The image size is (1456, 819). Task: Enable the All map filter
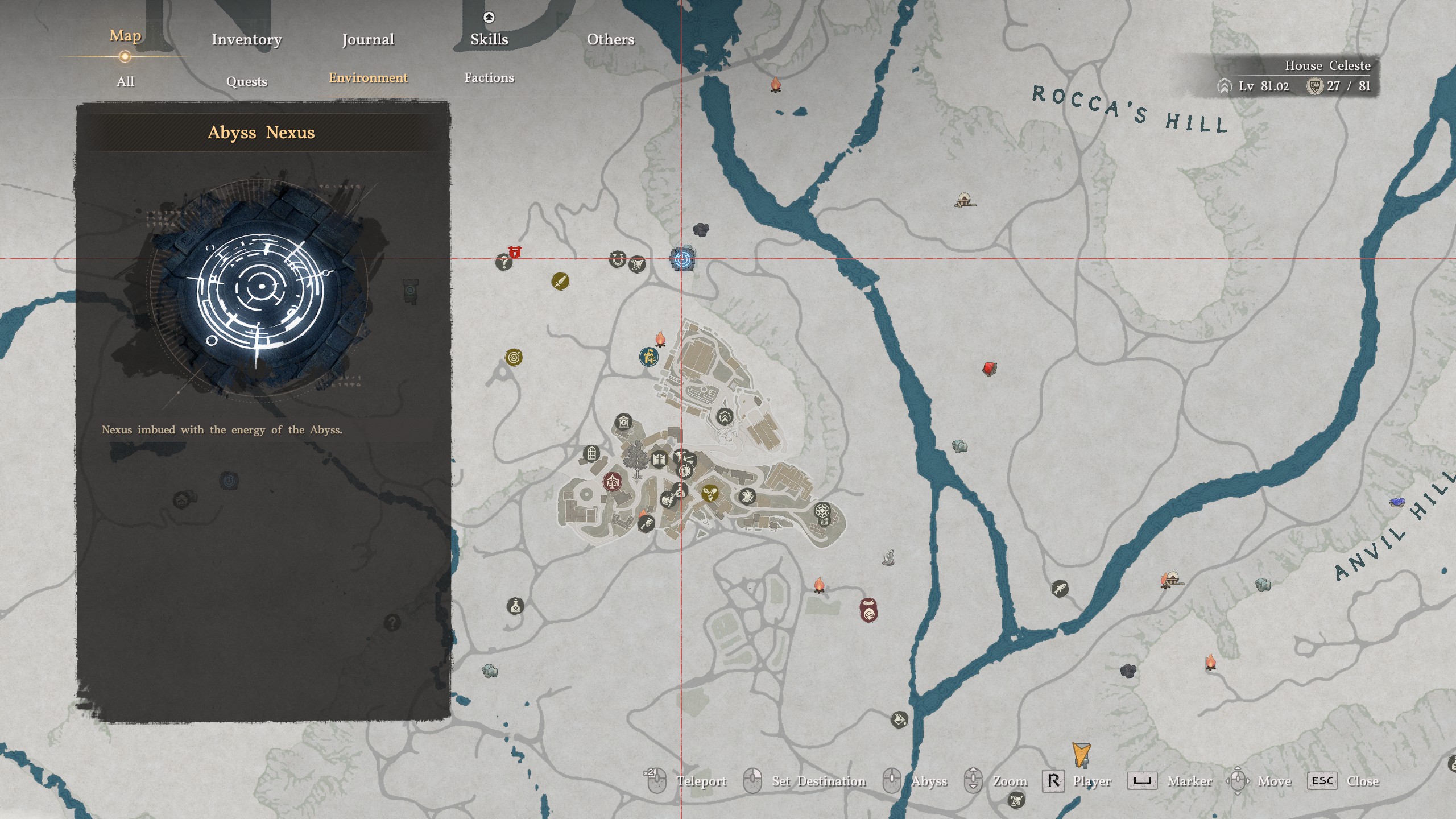coord(125,81)
